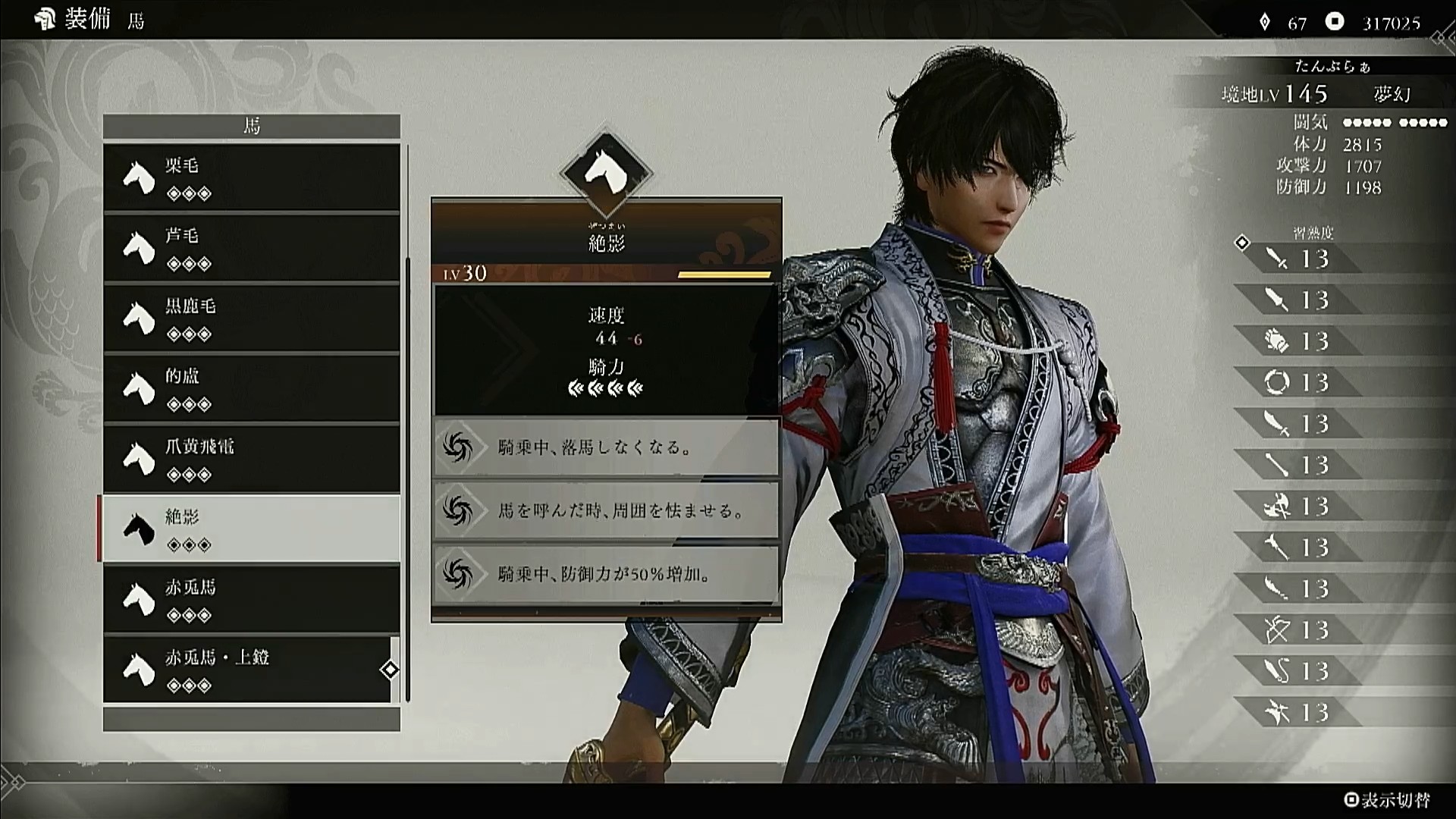The height and width of the screenshot is (819, 1456).
Task: Click the 絶影 horse emblem icon
Action: (x=606, y=173)
